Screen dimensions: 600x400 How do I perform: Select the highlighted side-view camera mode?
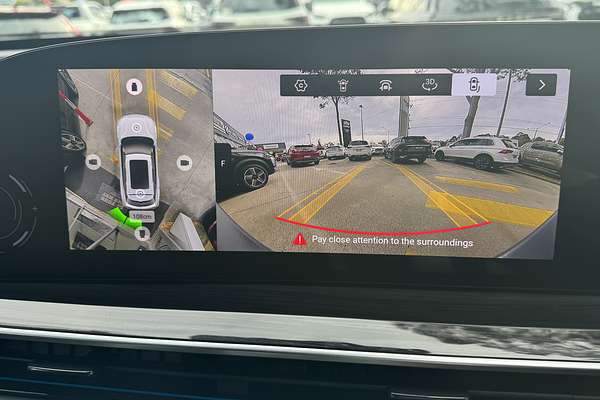click(x=473, y=85)
